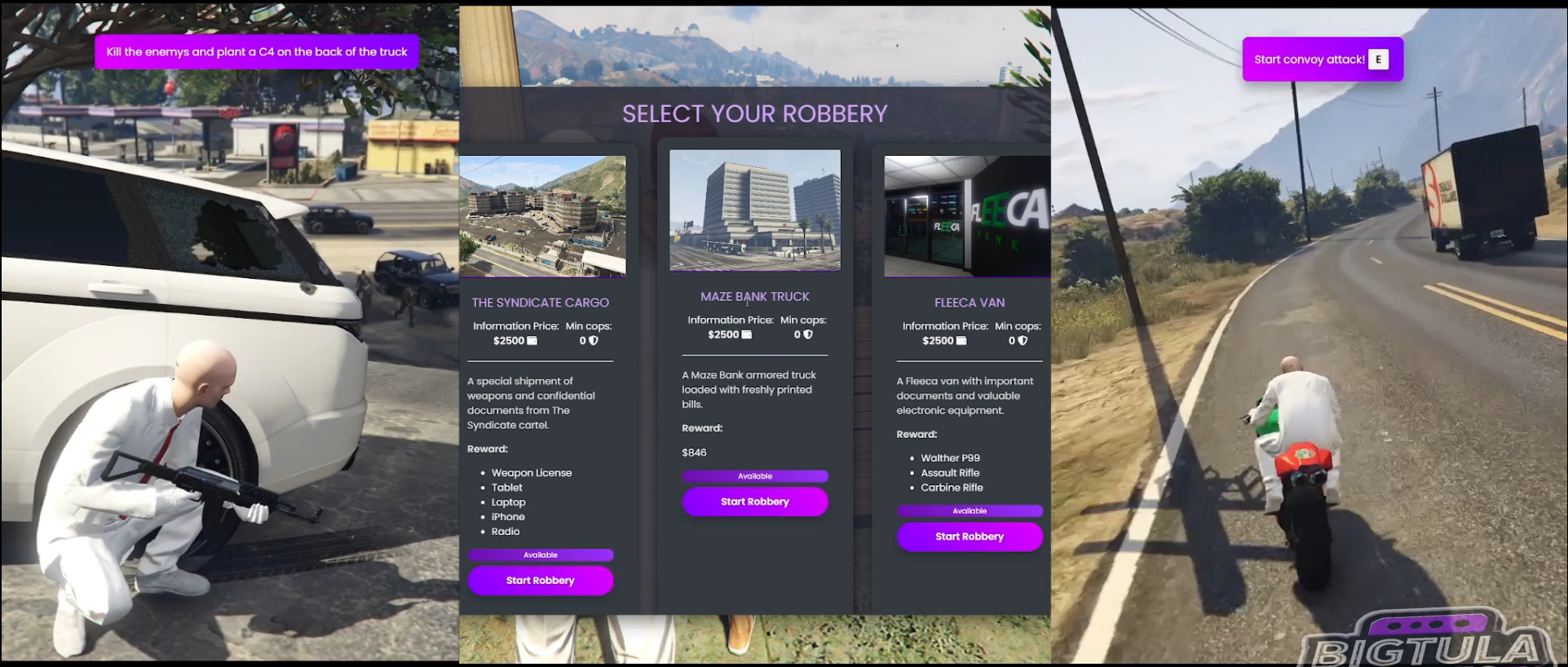Click the cash icon beside Maze Bank Truck price

(x=744, y=334)
